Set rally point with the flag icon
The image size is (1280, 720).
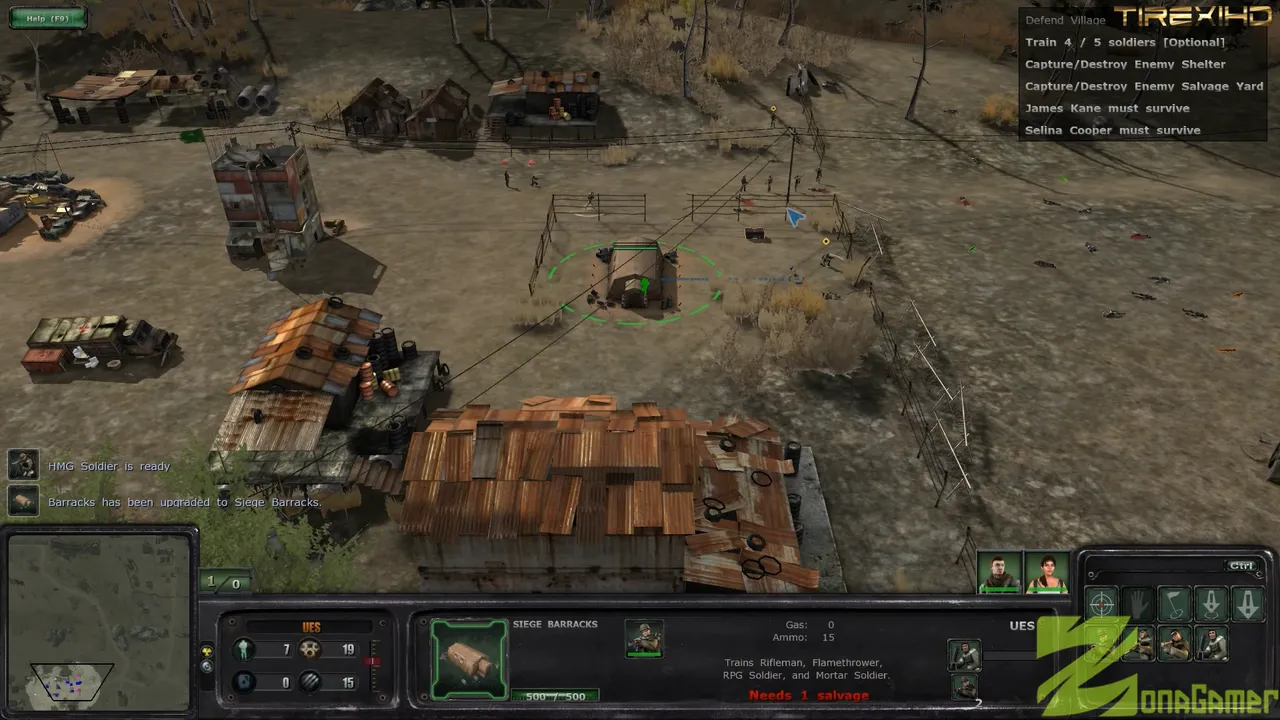[1175, 604]
